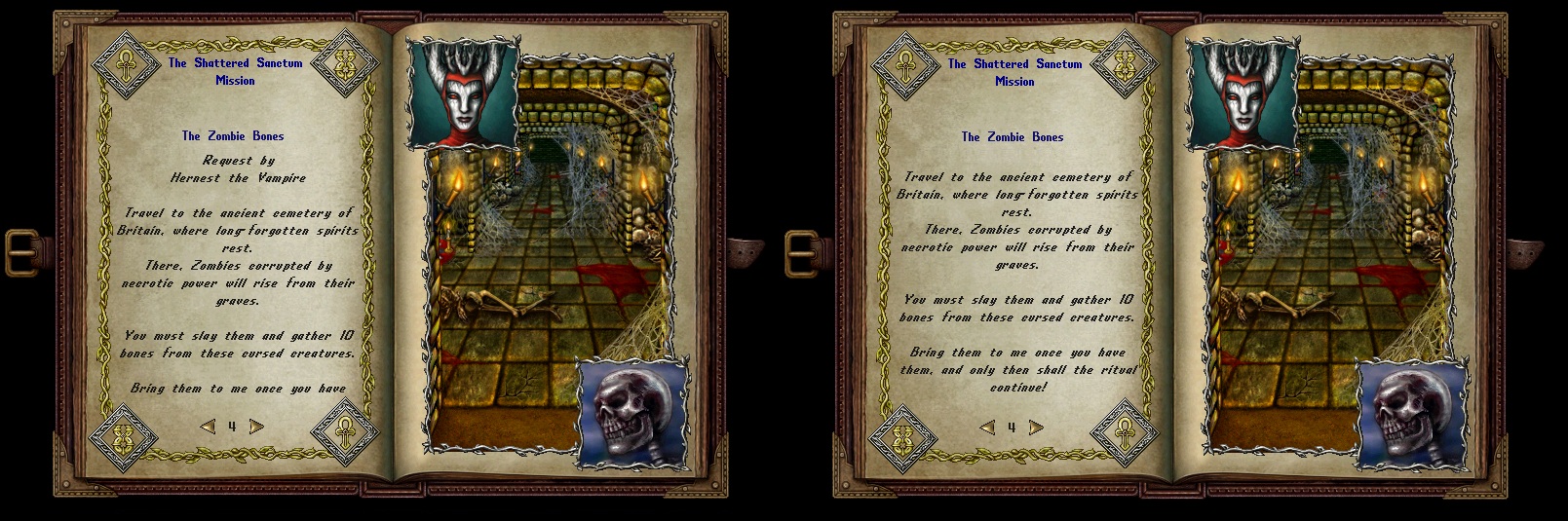Go to previous page in book showing "Request by"
The height and width of the screenshot is (521, 1568).
click(207, 427)
